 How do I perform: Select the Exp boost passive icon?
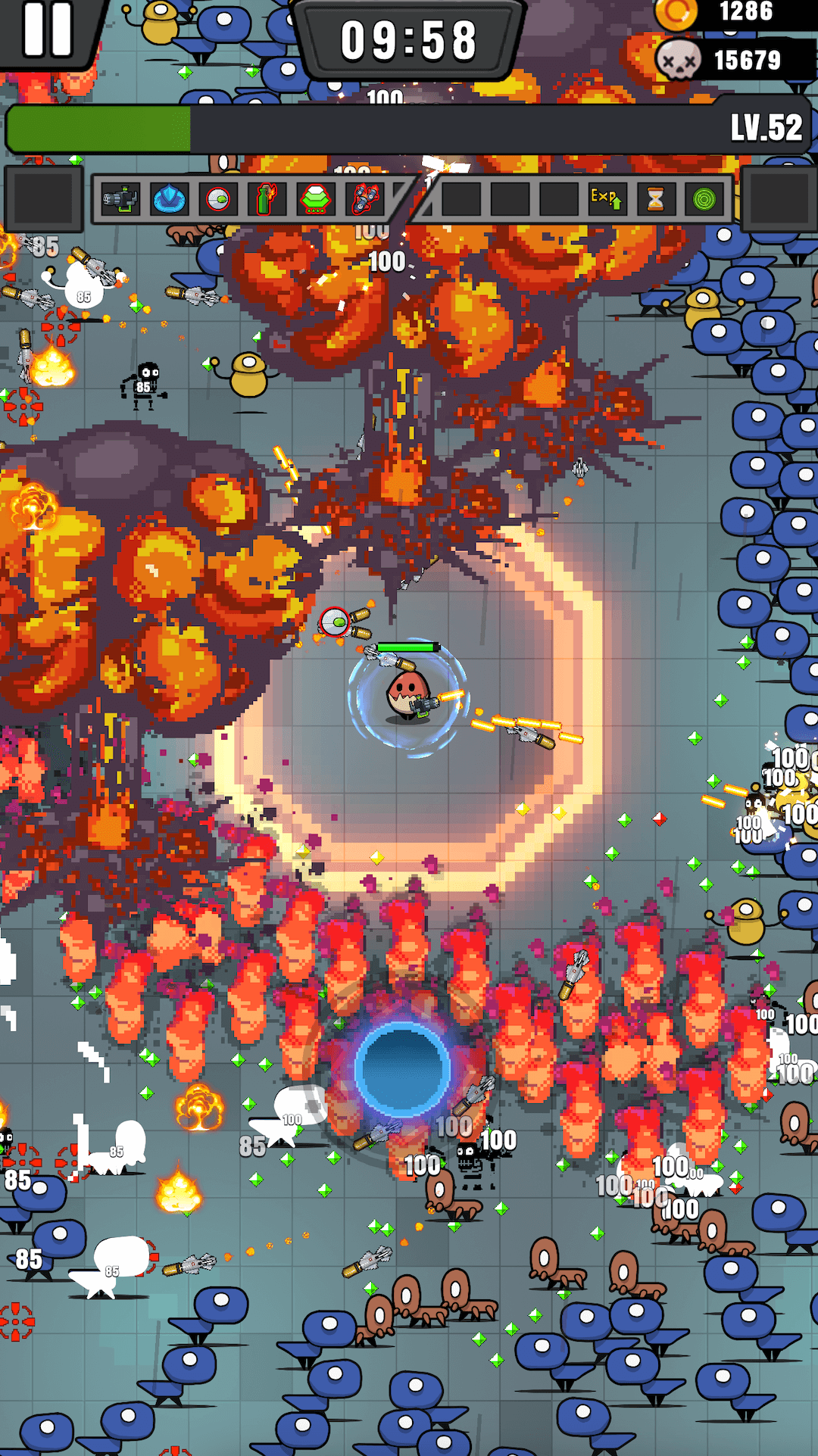(607, 199)
